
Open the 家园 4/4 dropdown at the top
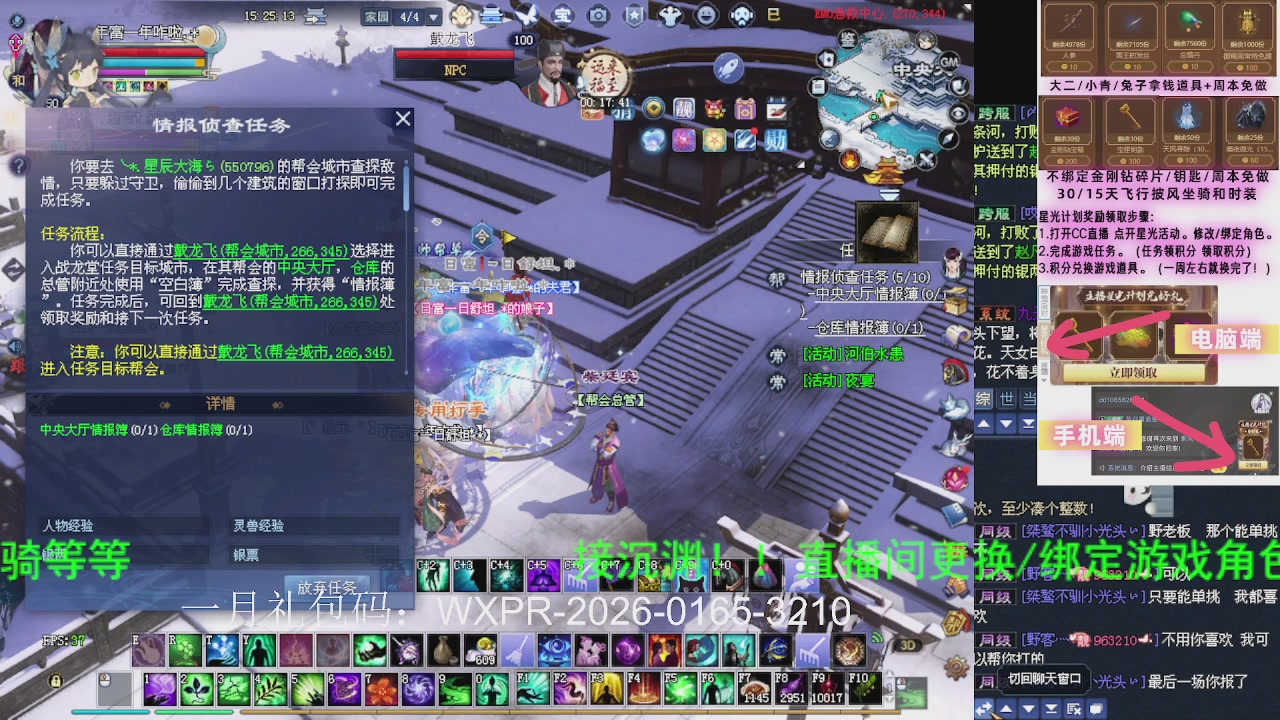[432, 16]
